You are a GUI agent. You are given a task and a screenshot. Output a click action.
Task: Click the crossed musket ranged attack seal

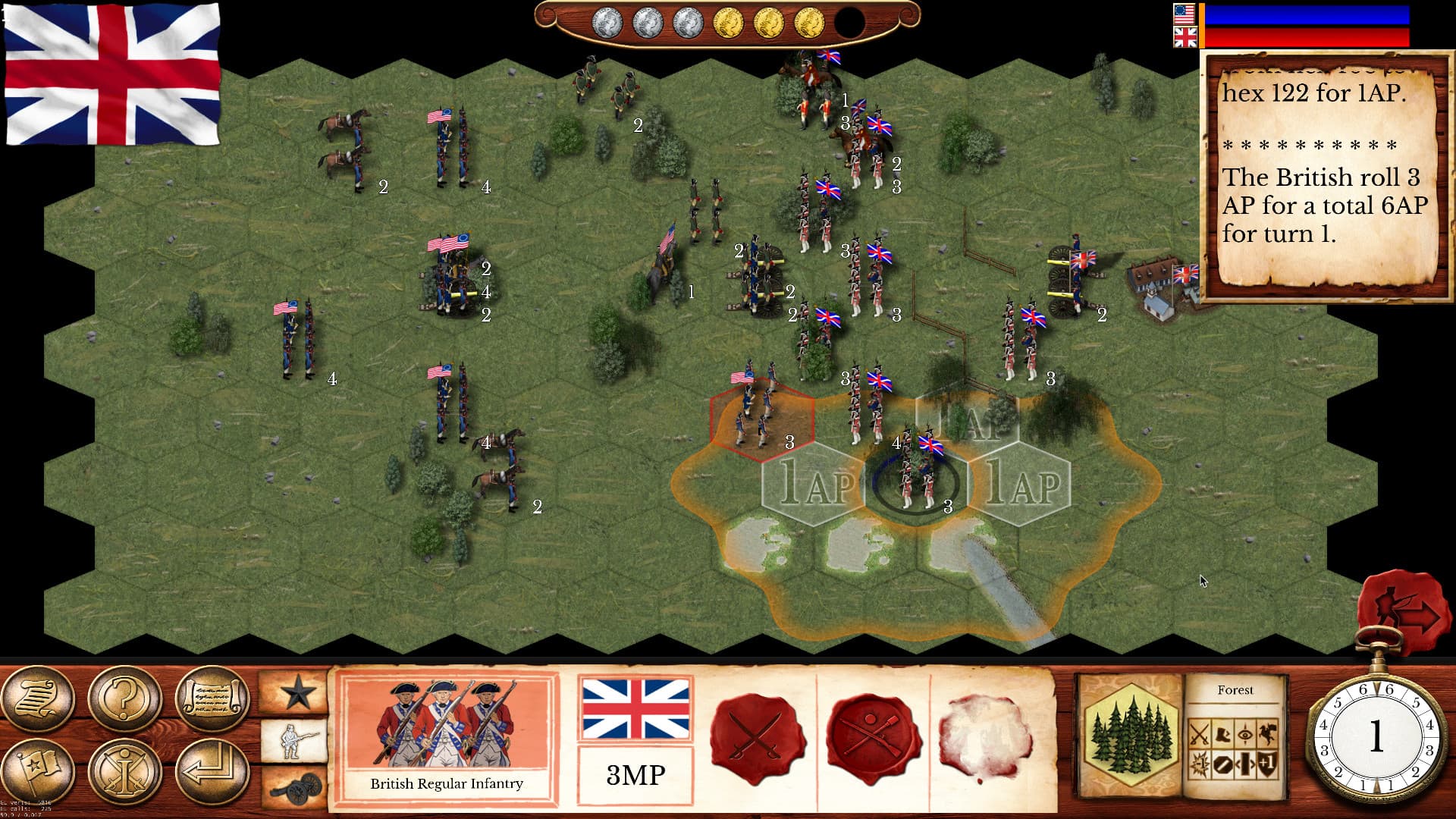tap(872, 733)
